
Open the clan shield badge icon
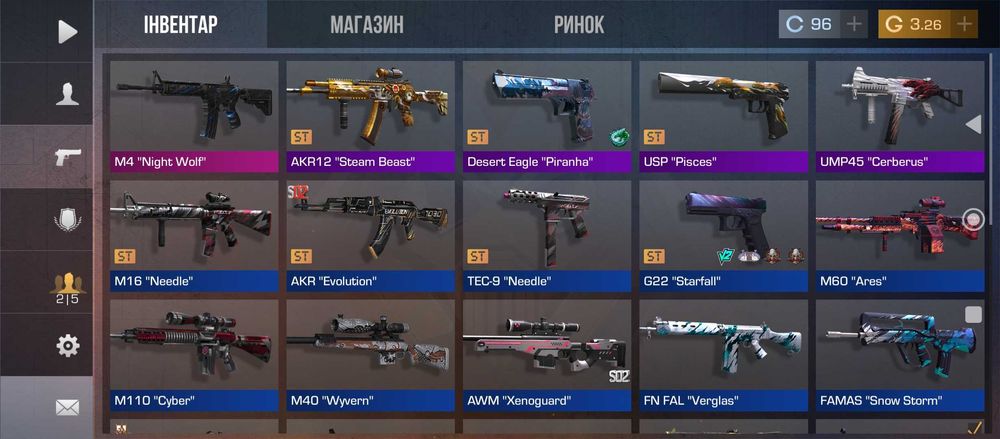pos(67,220)
